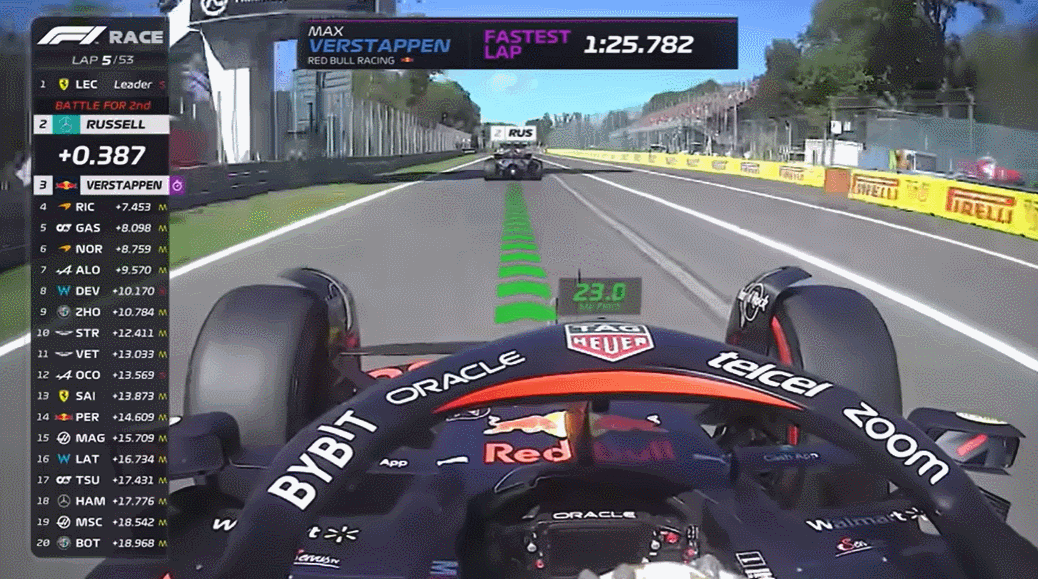Screen dimensions: 1038x579
Task: Choose HAM in the standings list
Action: (x=100, y=501)
